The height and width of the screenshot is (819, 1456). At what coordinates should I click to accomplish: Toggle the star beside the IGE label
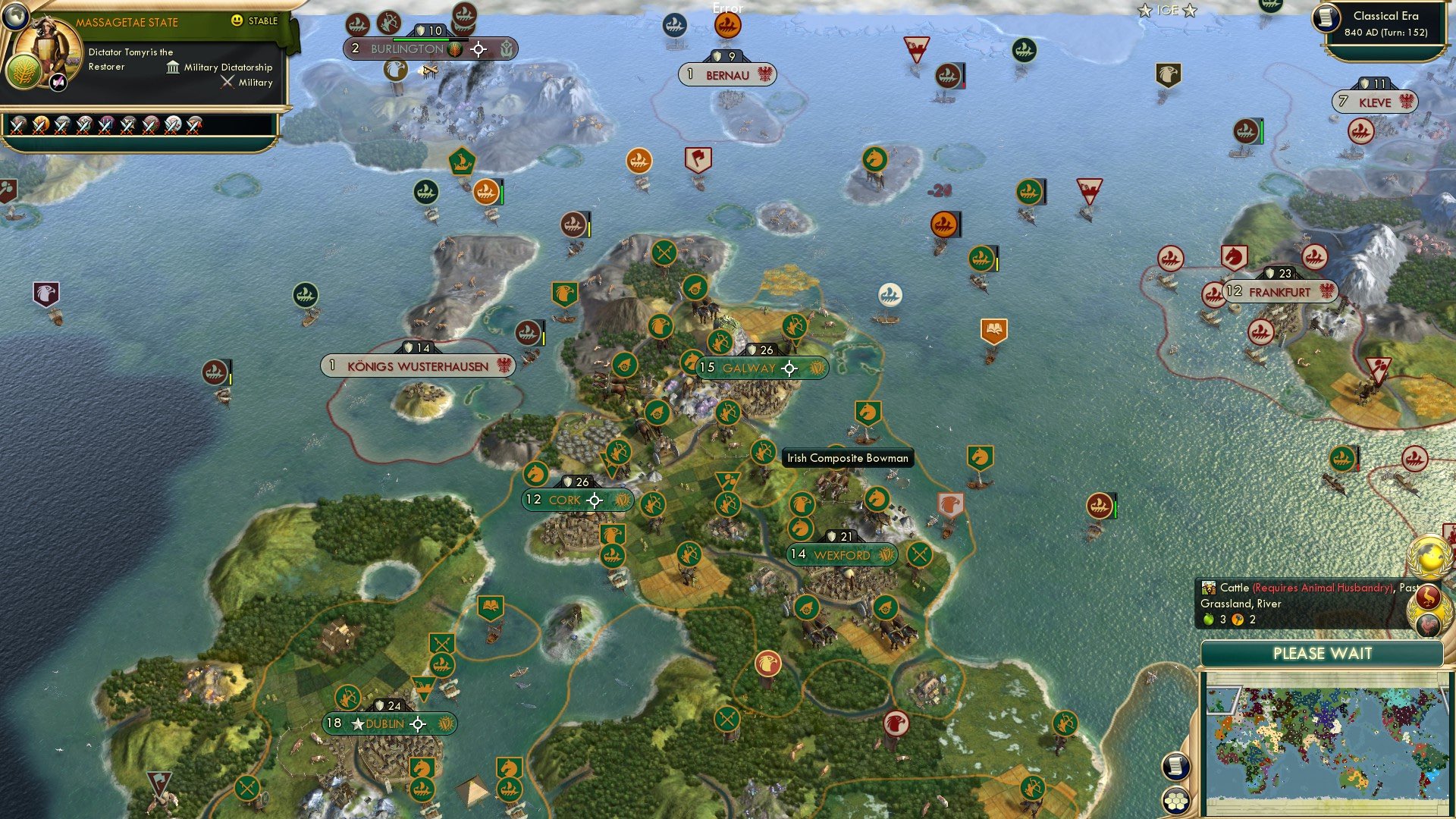(1145, 10)
